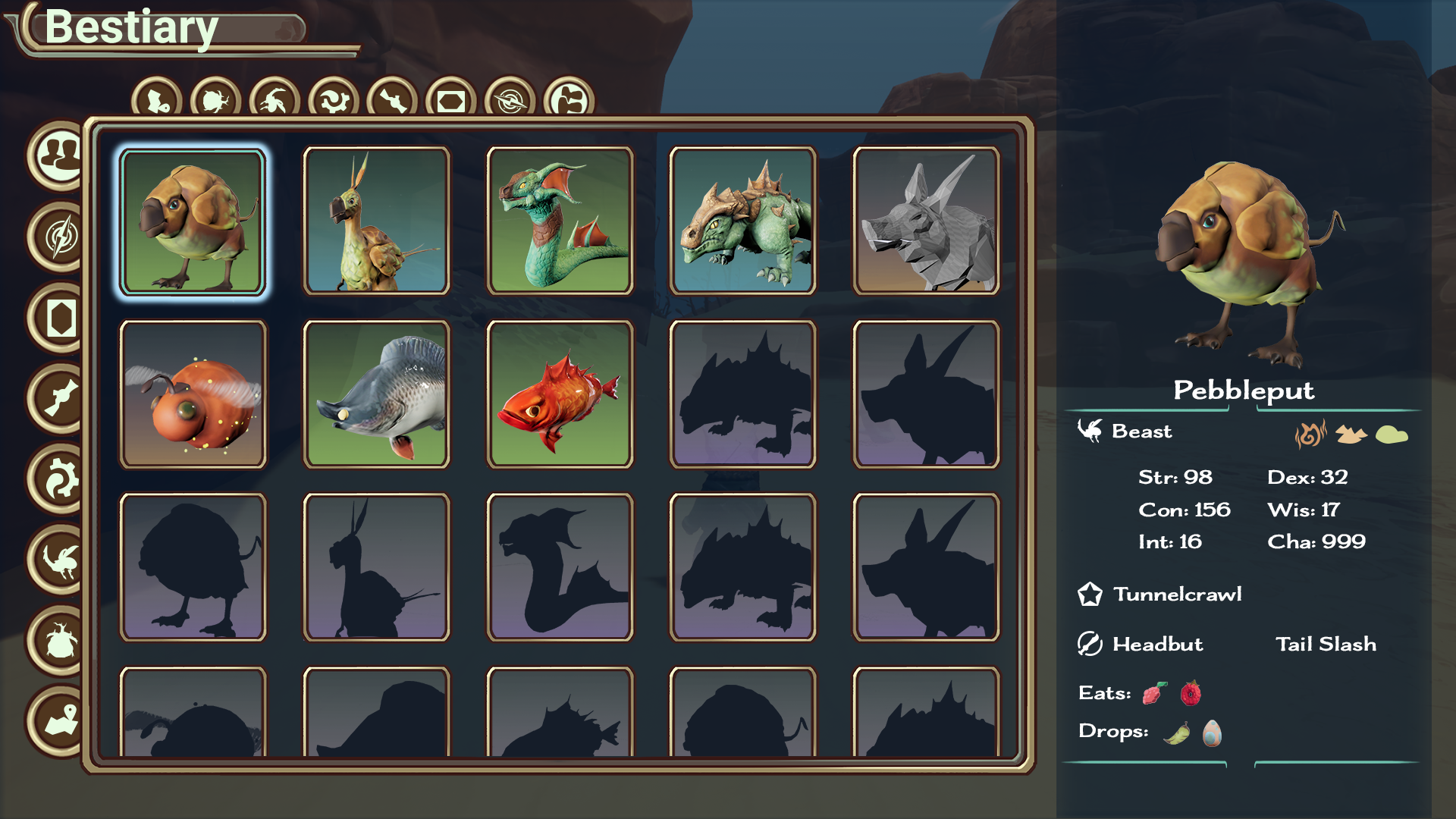1456x819 pixels.
Task: Inspect the Headbut attack entry
Action: (1157, 644)
